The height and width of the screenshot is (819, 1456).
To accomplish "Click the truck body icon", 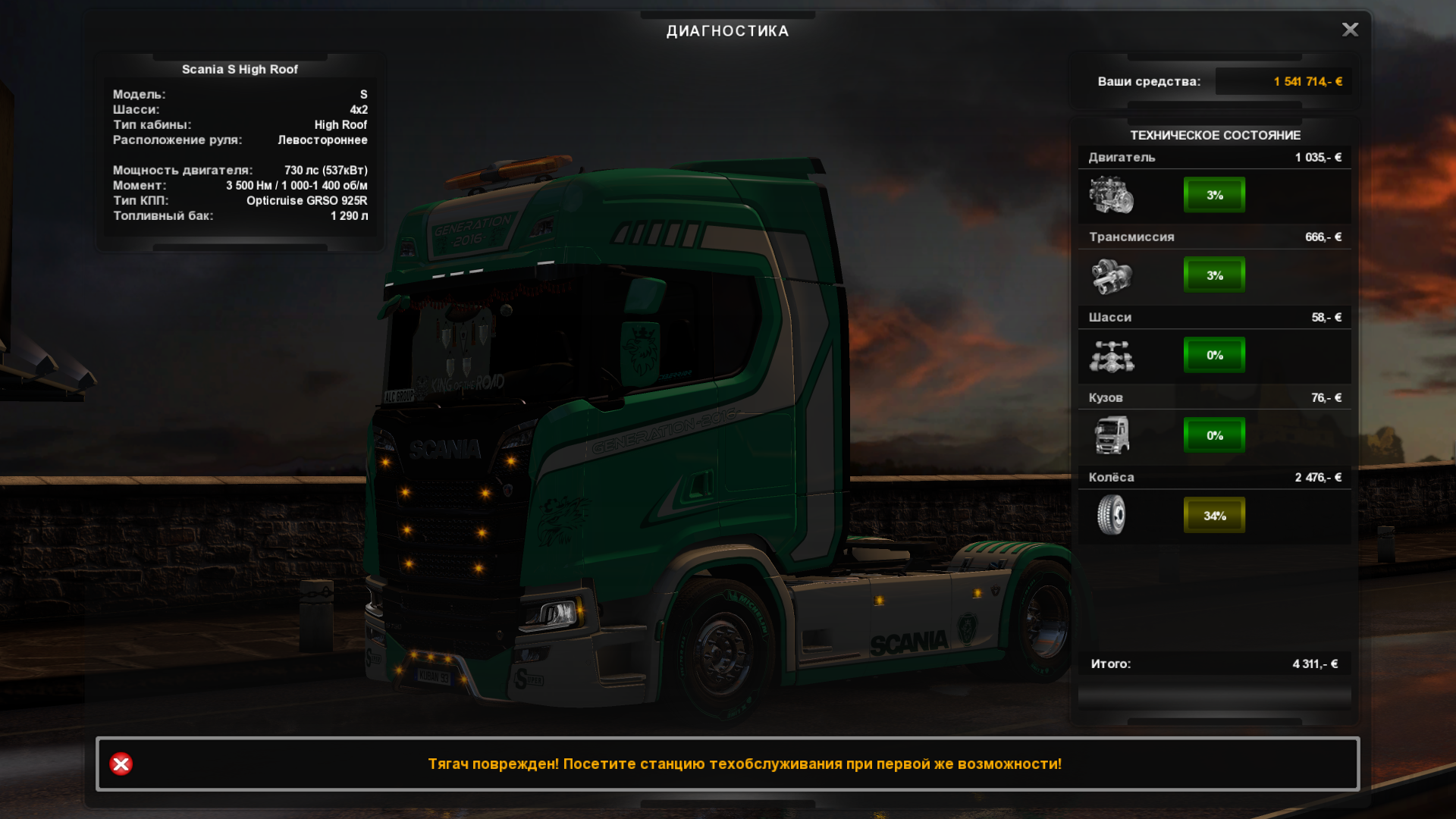I will point(1111,435).
